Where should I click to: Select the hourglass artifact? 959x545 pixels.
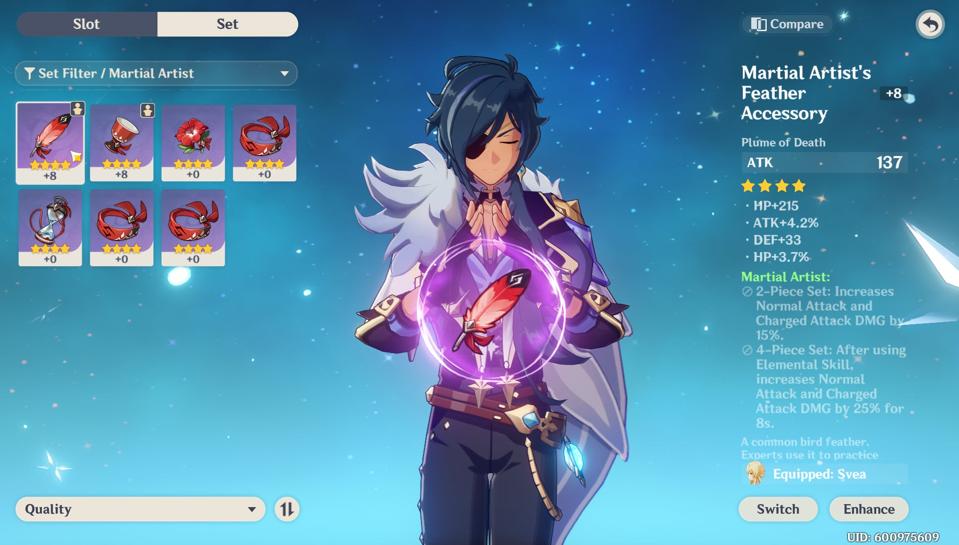[50, 227]
